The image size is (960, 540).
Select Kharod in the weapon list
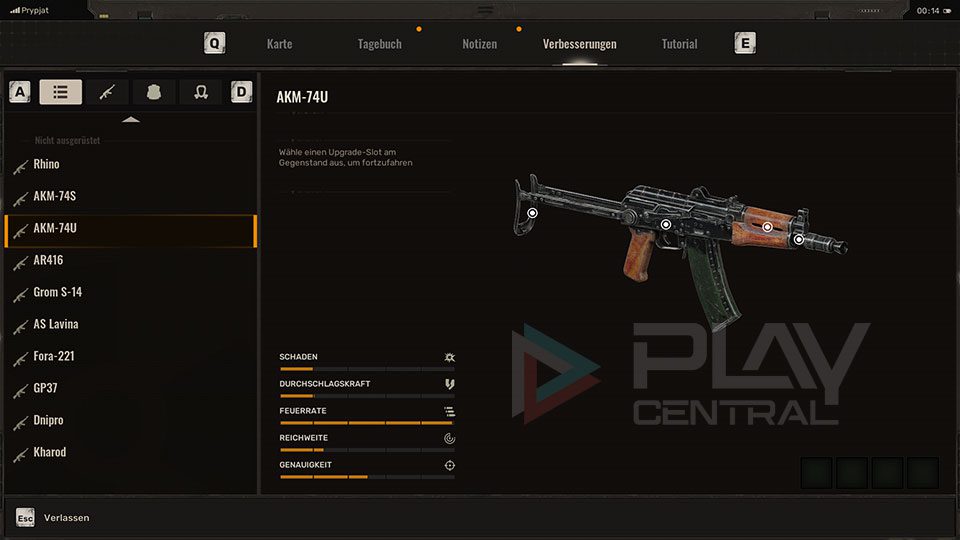[50, 452]
